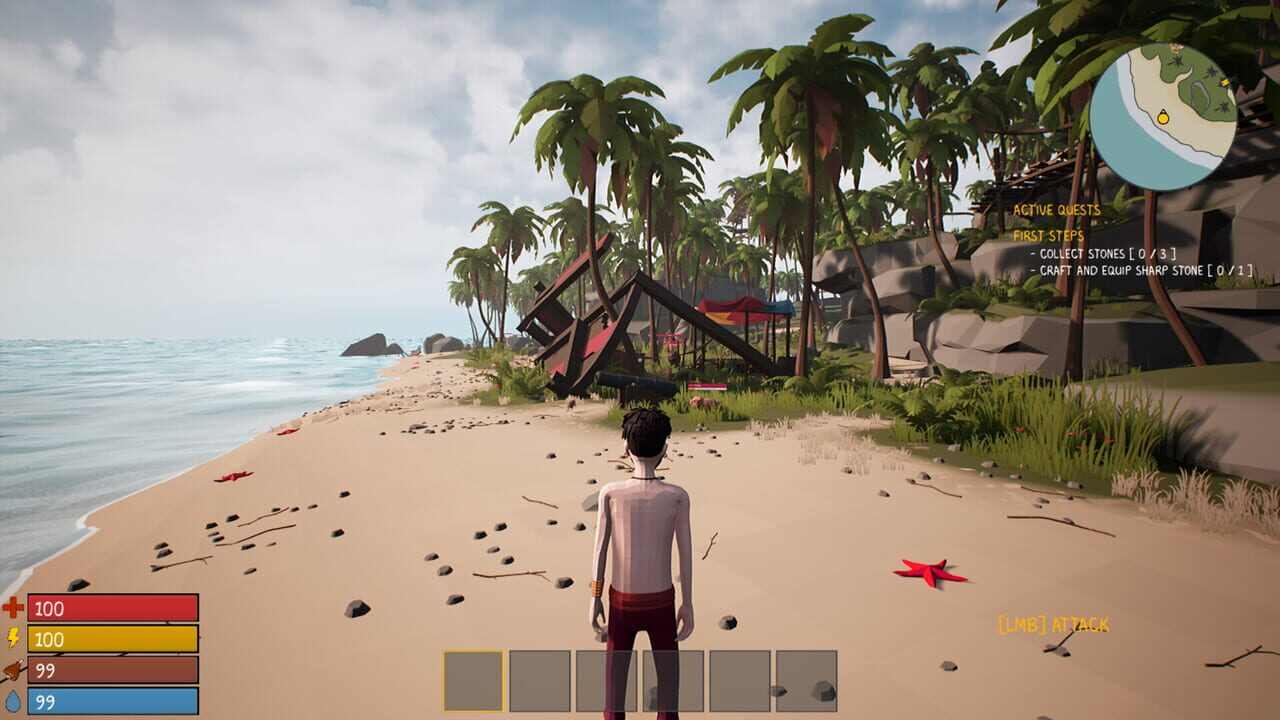Screen dimensions: 1280x720
Task: Click the shipwreck icon at the minimap's top
Action: pyautogui.click(x=1175, y=47)
